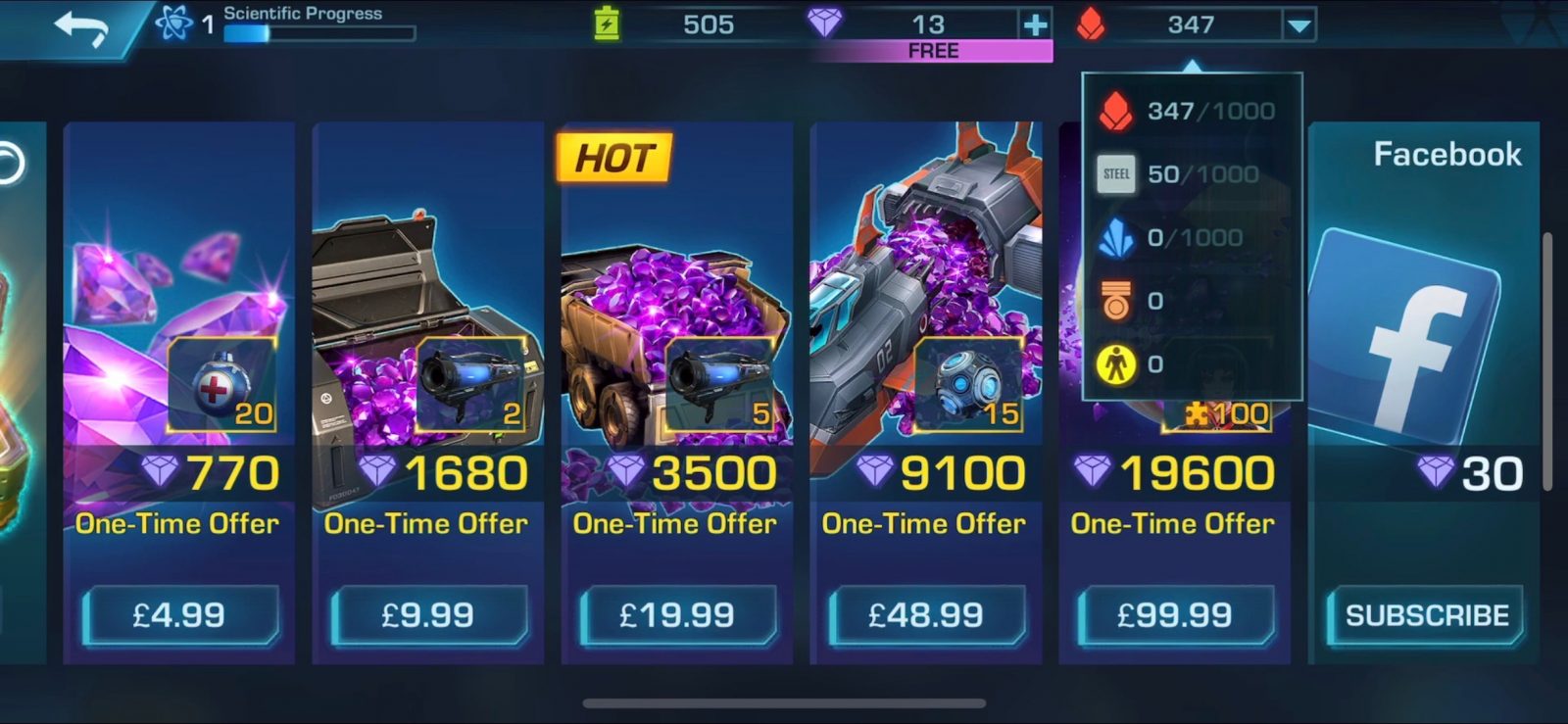Choose the 3500 crystals truck card
Screen dimensions: 1568x724
677,294
